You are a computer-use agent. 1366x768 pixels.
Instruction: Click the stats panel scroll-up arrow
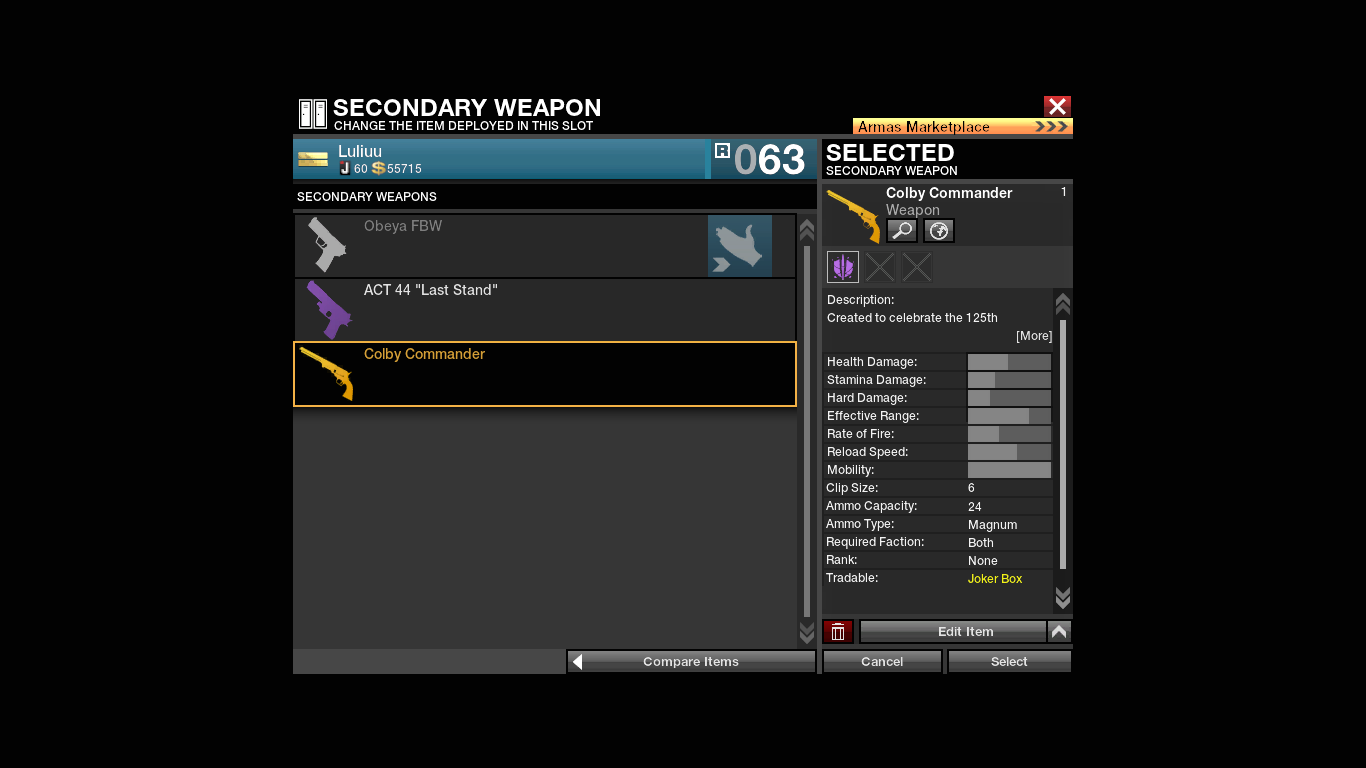[1063, 304]
